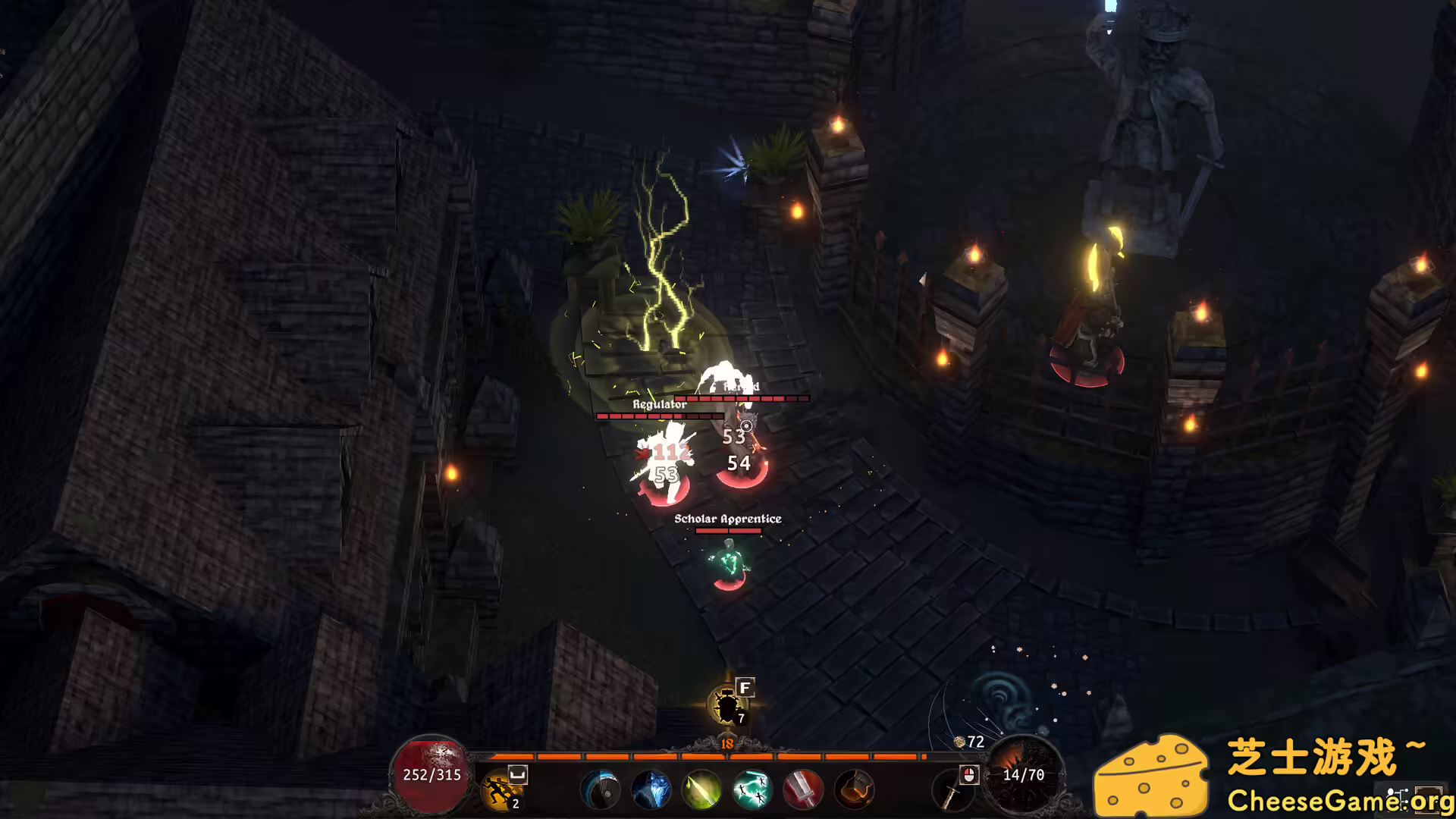The width and height of the screenshot is (1456, 819).
Task: Use the teal lightning storm skill icon
Action: point(753,789)
